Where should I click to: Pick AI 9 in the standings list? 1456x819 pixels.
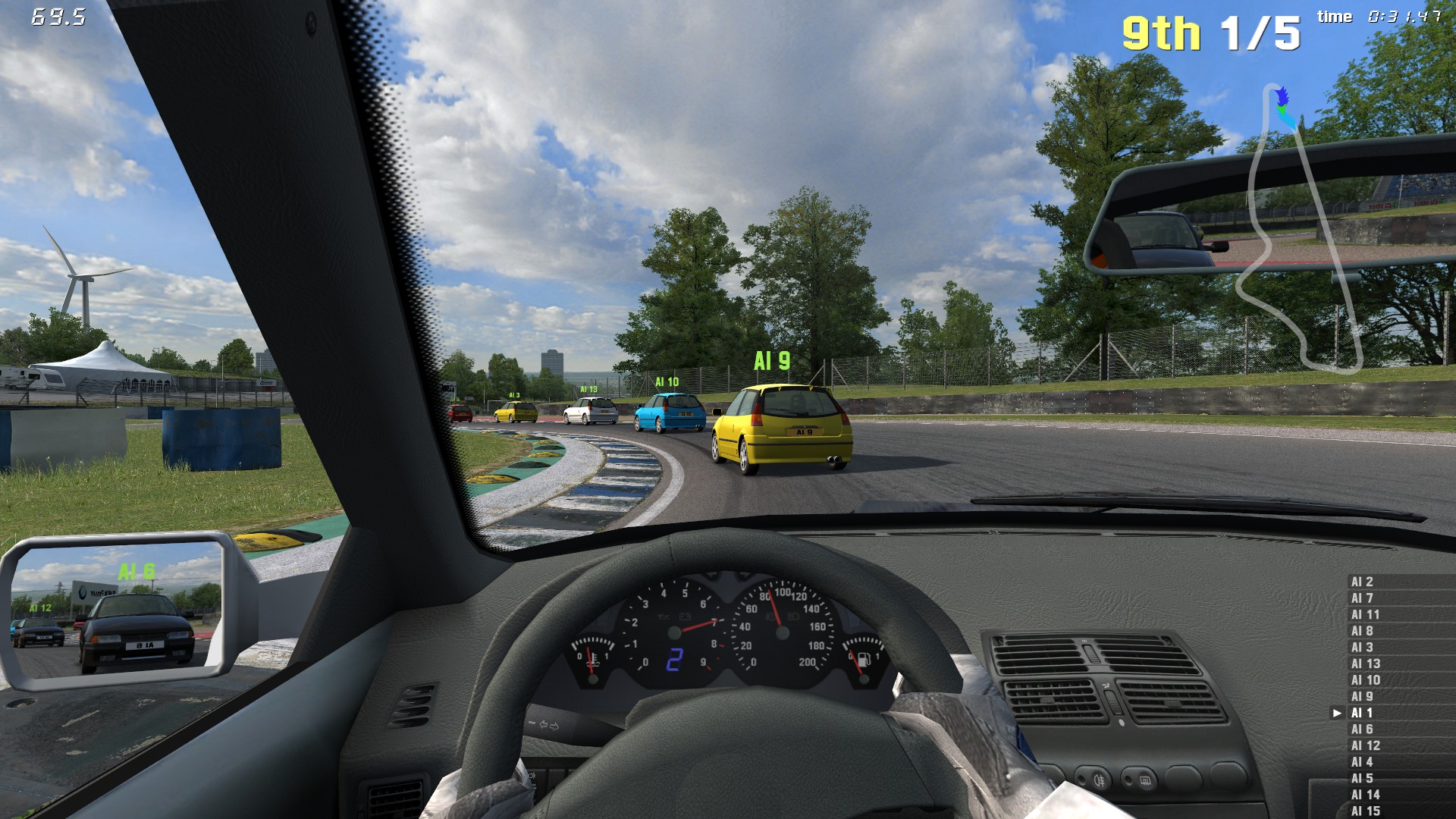(x=1363, y=696)
